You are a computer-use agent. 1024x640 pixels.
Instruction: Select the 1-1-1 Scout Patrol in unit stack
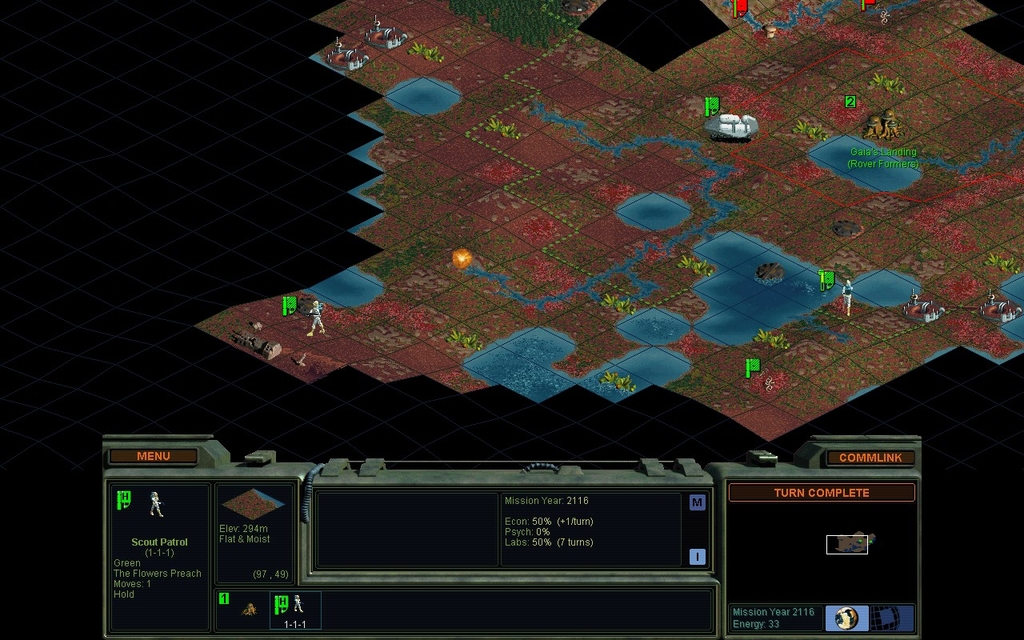tap(295, 608)
